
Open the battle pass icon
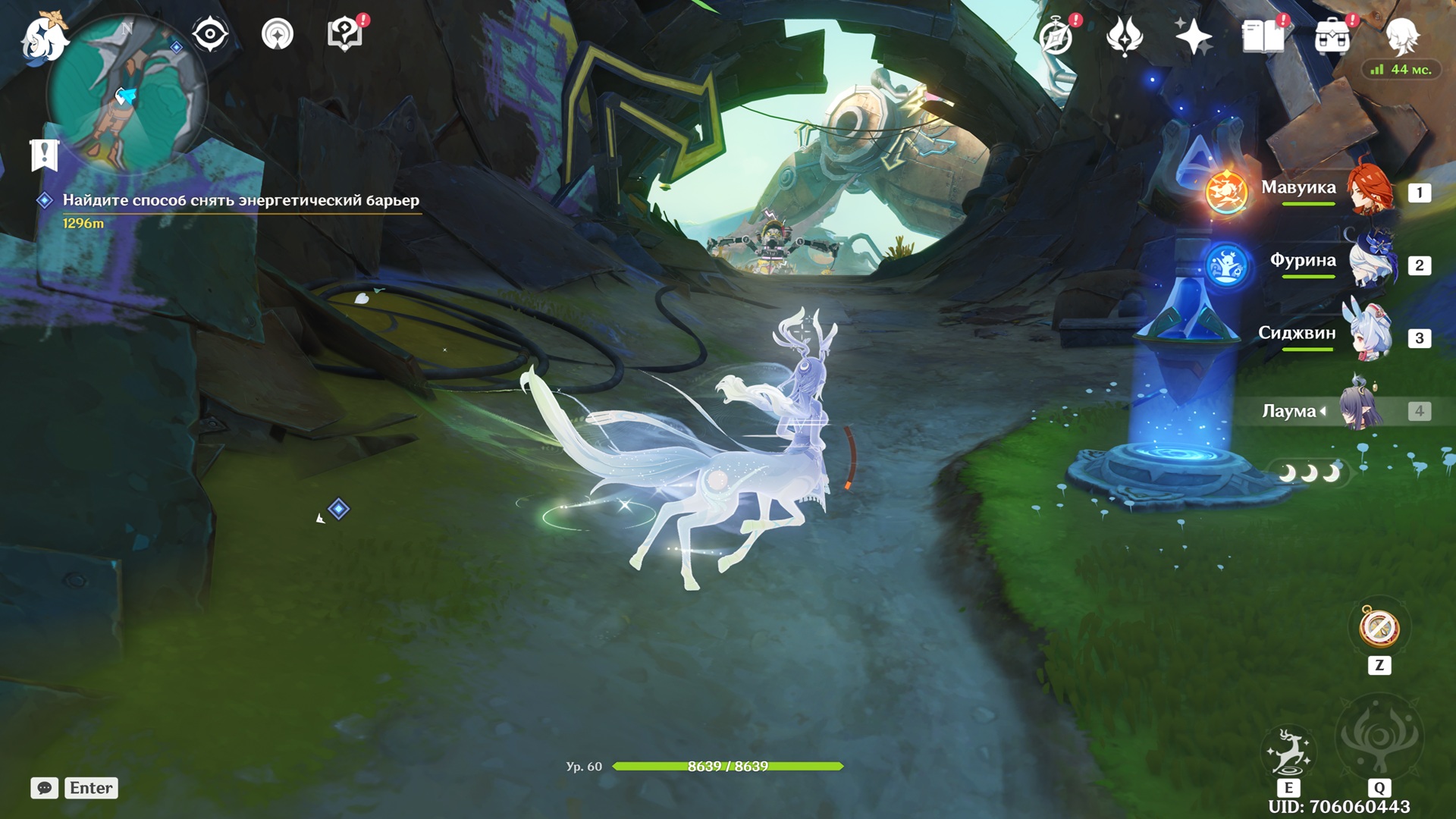(x=1125, y=36)
